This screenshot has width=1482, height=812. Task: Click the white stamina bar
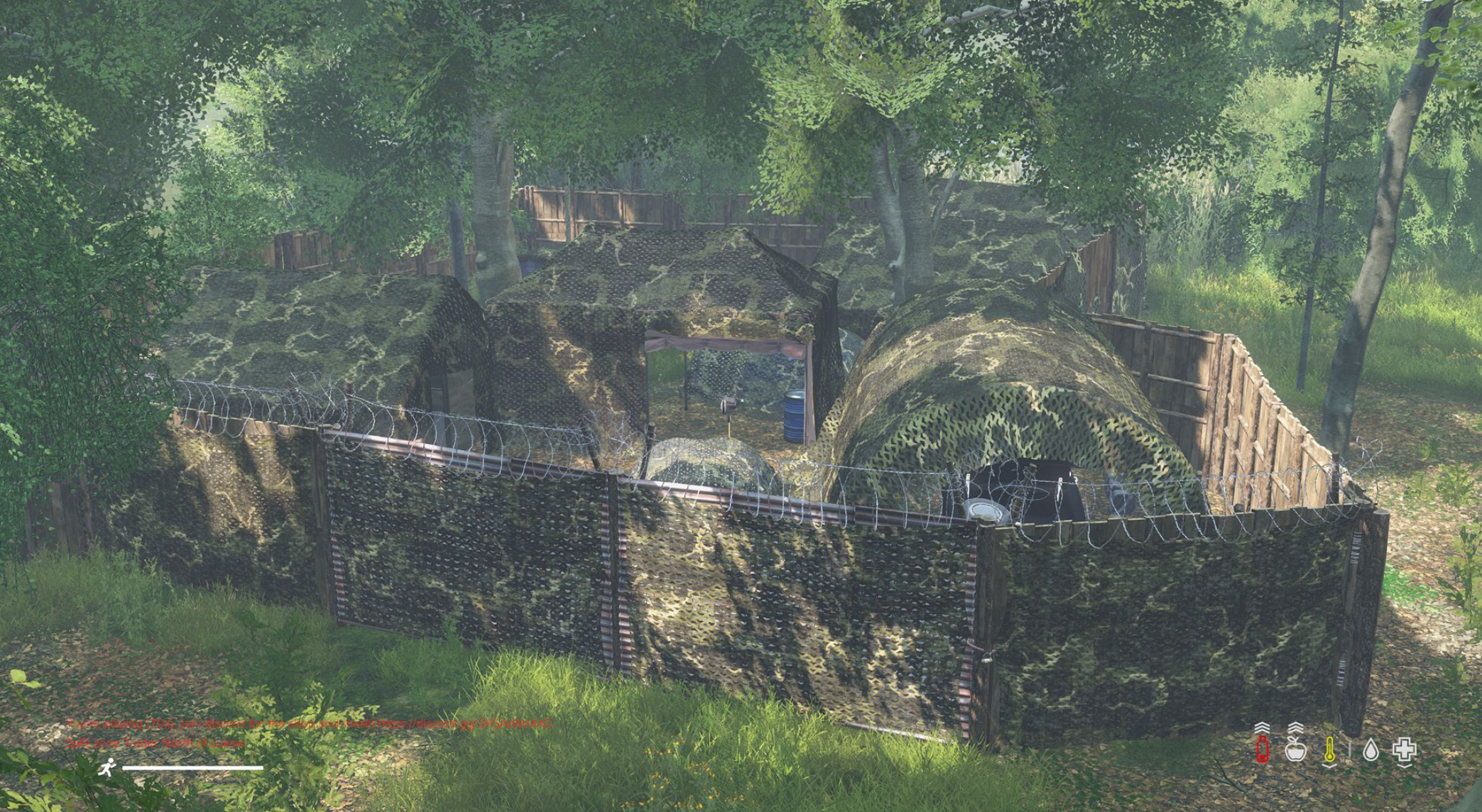192,767
